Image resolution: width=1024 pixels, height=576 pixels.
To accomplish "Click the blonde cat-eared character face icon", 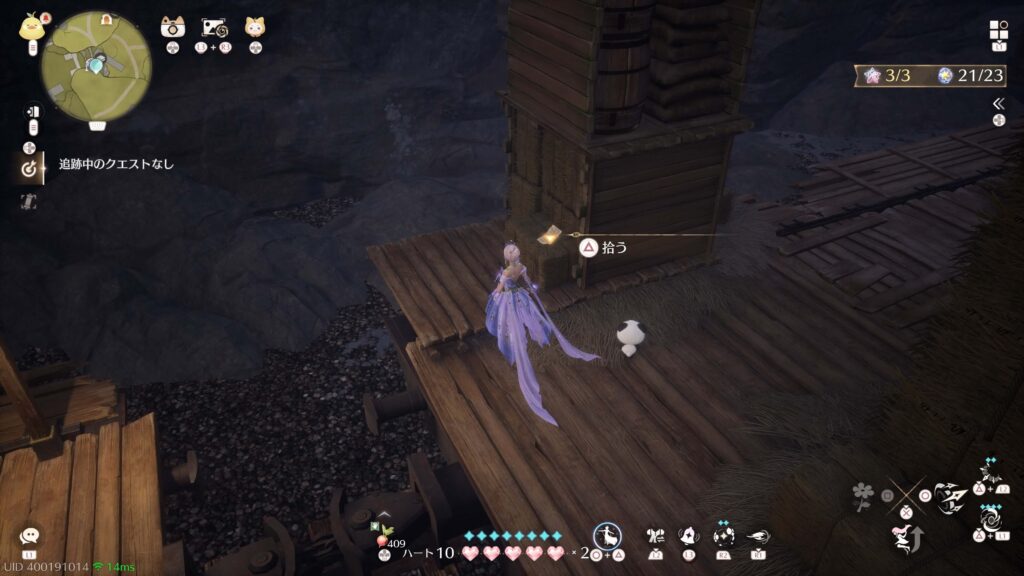I will (x=255, y=27).
